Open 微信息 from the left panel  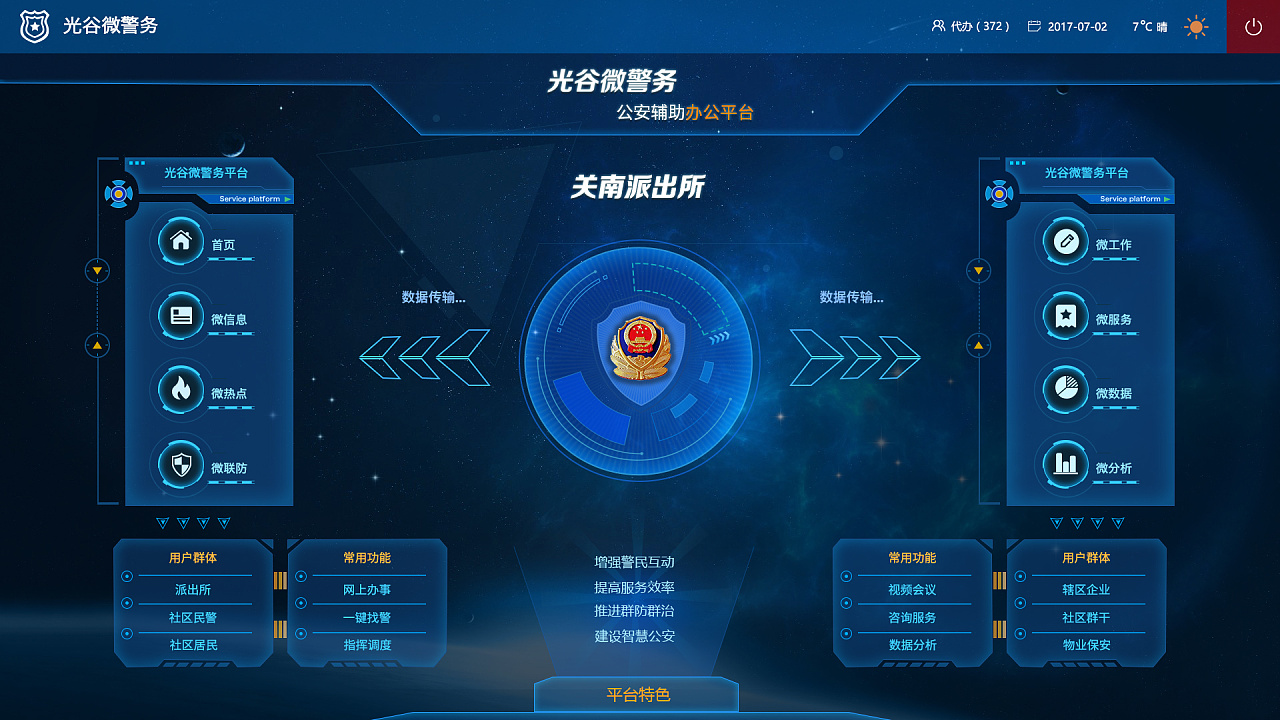click(x=180, y=317)
